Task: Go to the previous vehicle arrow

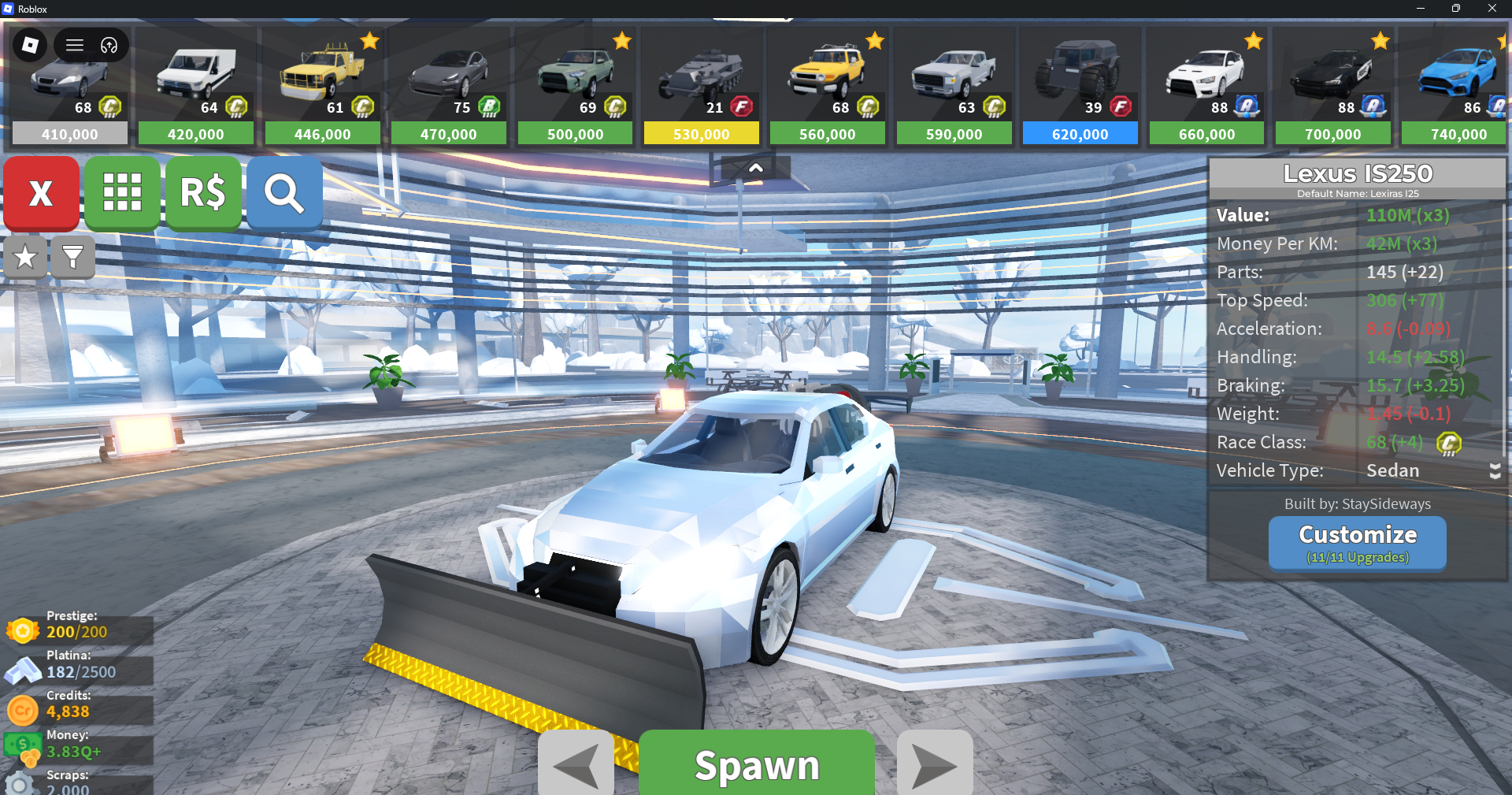Action: pyautogui.click(x=576, y=764)
